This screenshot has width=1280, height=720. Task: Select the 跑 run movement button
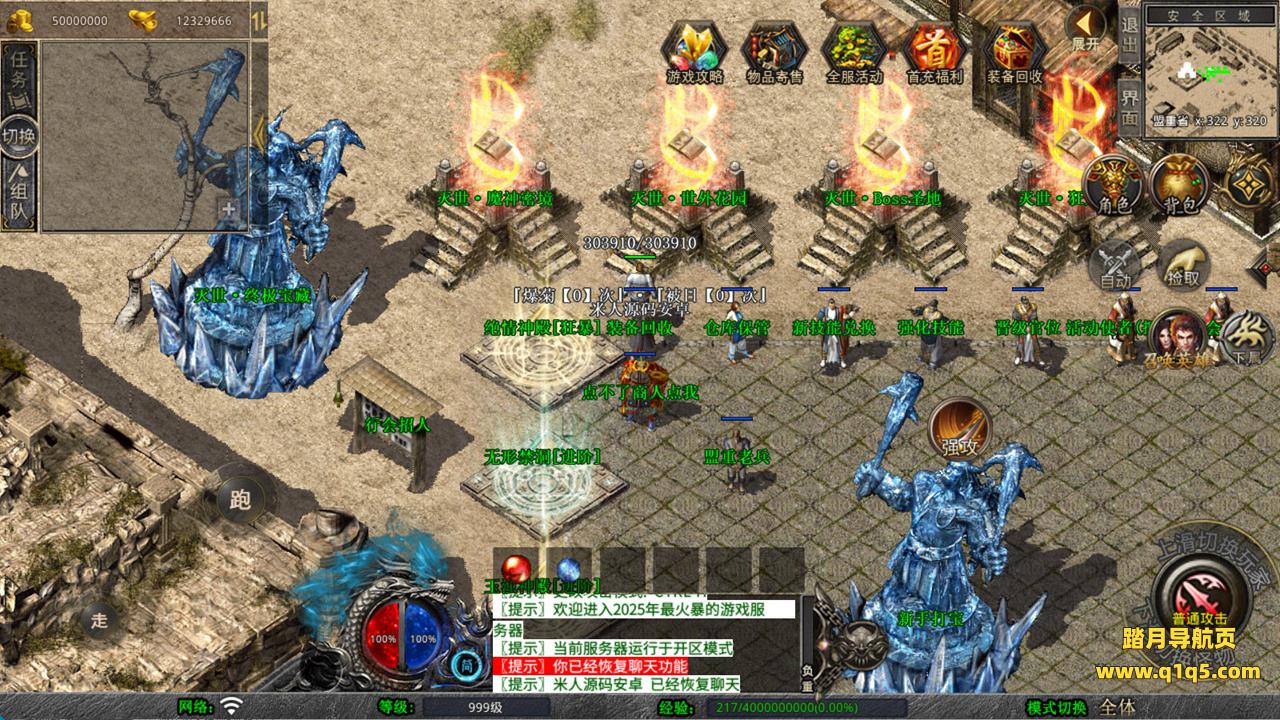point(240,499)
